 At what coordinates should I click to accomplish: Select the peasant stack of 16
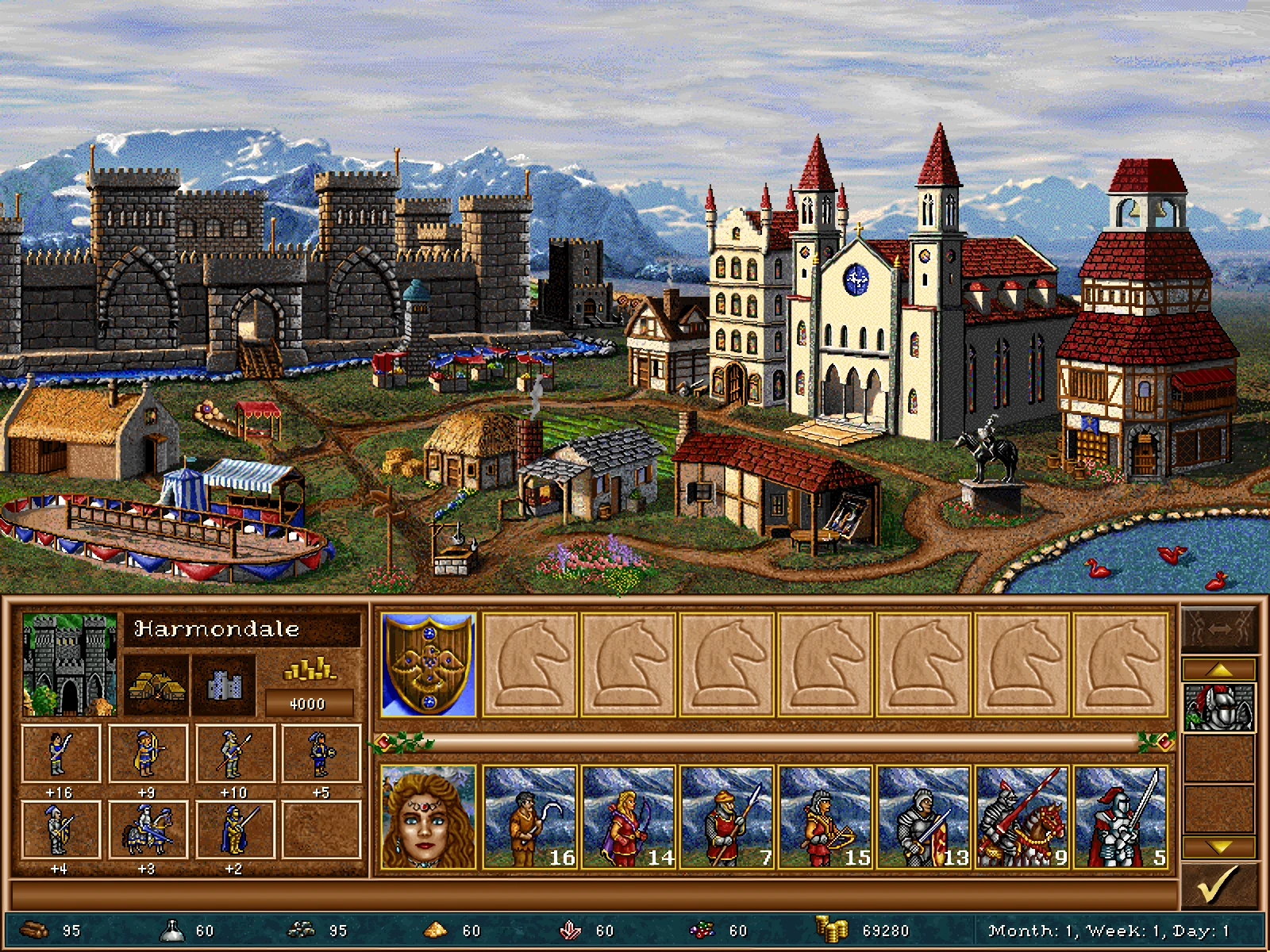(x=529, y=817)
